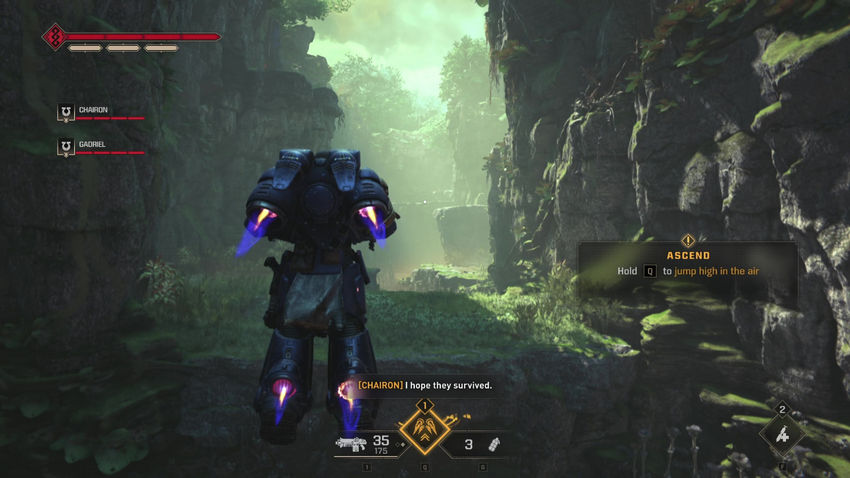Select the grenade icon
This screenshot has width=850, height=478.
[x=493, y=443]
